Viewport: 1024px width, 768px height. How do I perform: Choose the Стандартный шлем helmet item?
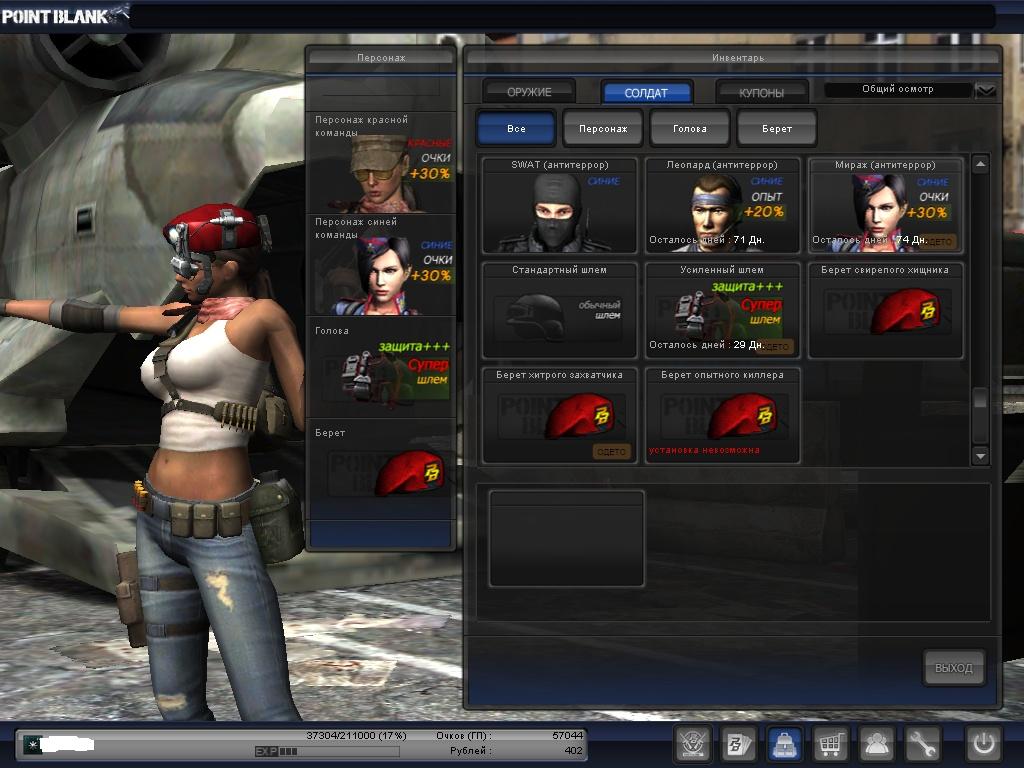560,311
